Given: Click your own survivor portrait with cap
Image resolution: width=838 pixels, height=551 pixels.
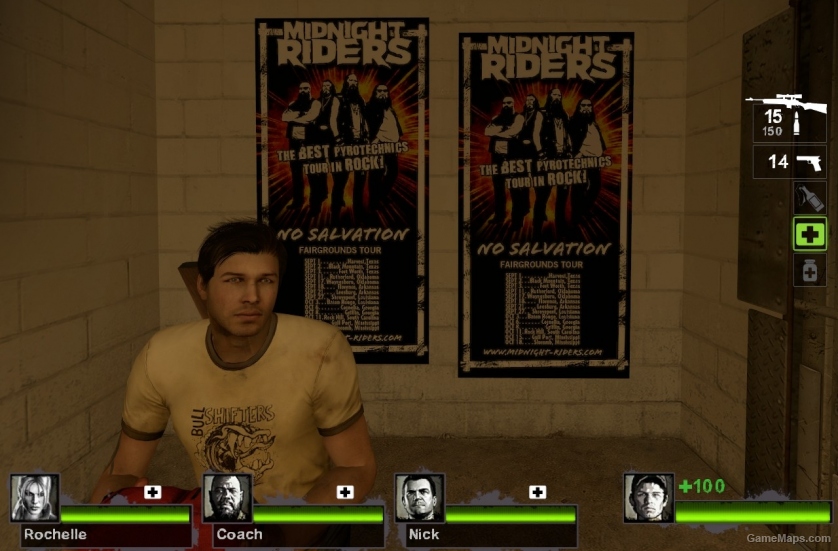Looking at the screenshot, I should (x=649, y=497).
